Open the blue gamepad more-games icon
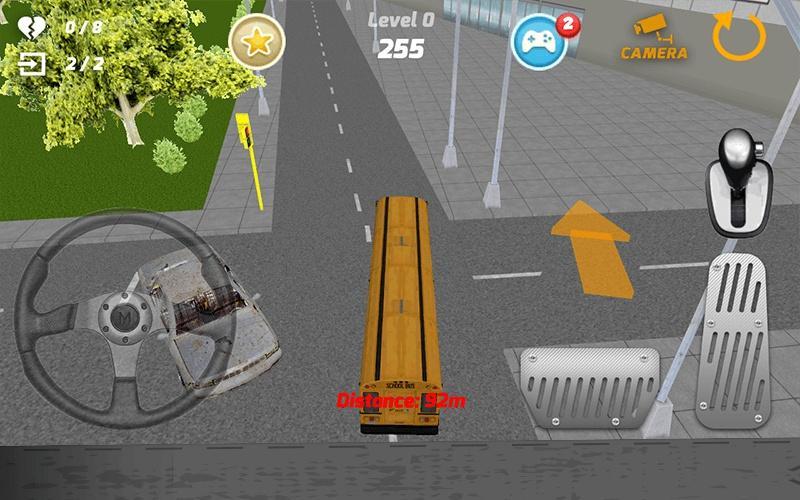This screenshot has width=800, height=500. click(540, 41)
